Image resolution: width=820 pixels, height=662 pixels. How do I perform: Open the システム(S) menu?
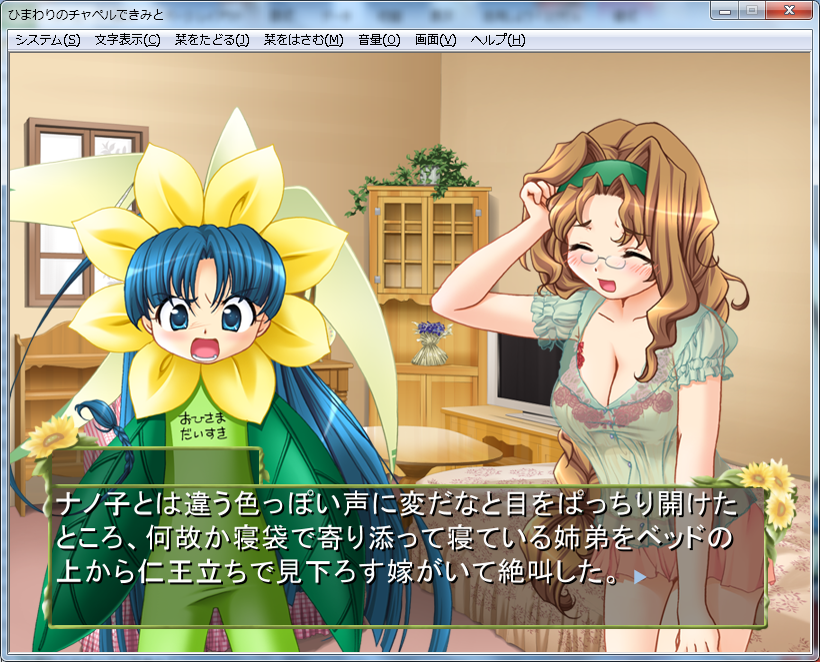click(47, 40)
